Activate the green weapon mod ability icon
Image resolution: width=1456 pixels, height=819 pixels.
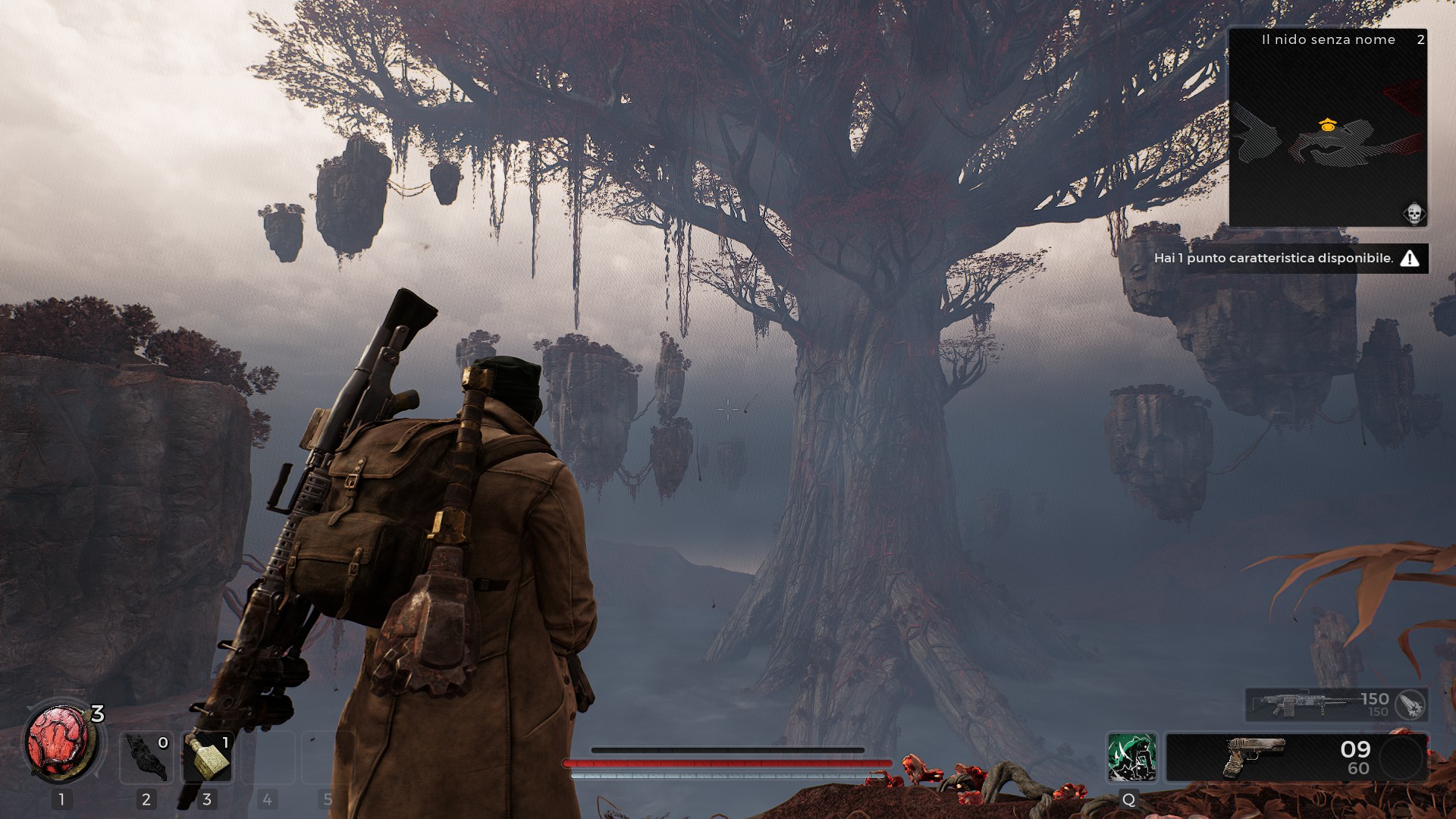(x=1131, y=757)
